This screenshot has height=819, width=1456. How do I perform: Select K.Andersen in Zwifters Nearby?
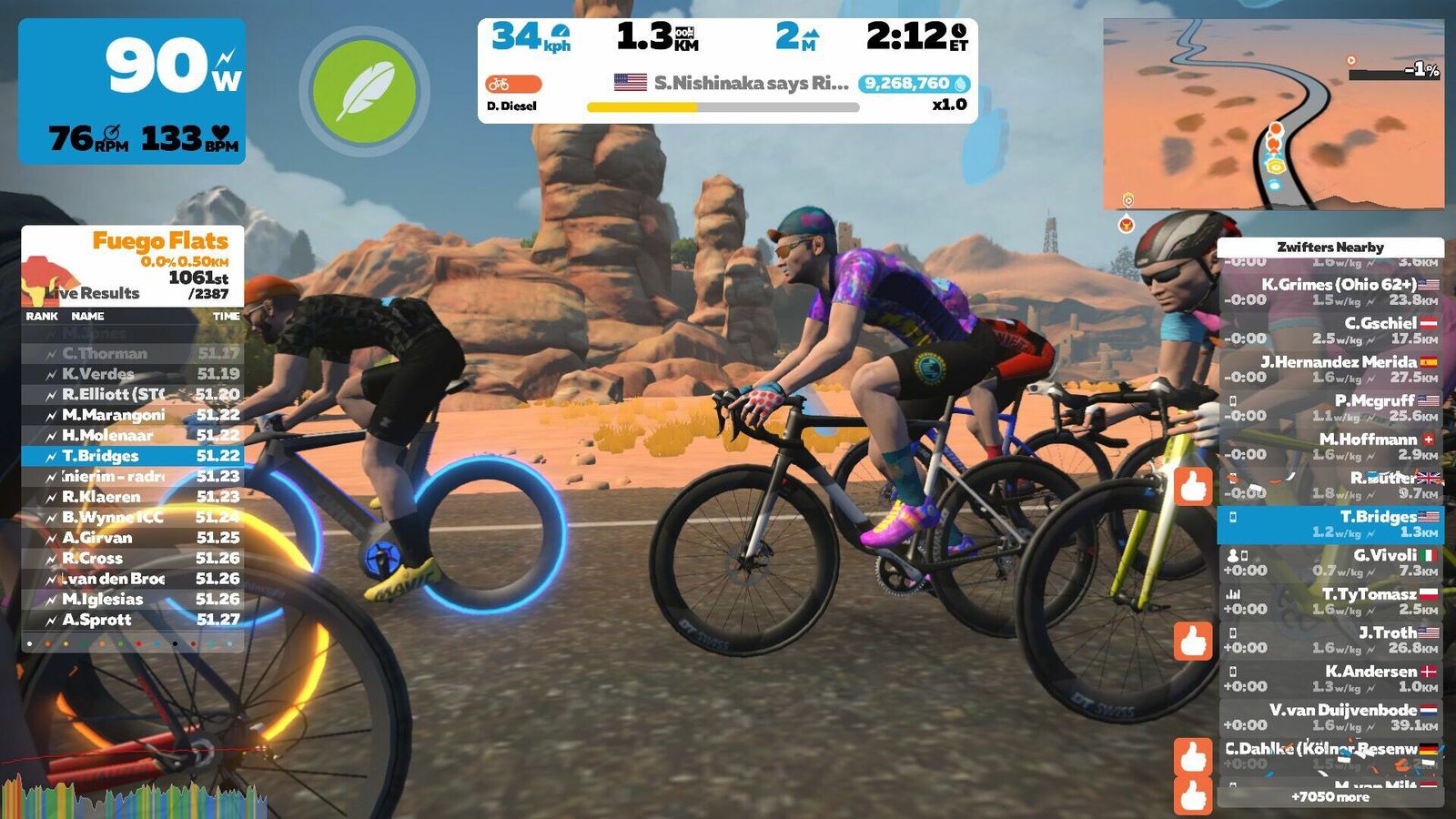tap(1330, 678)
